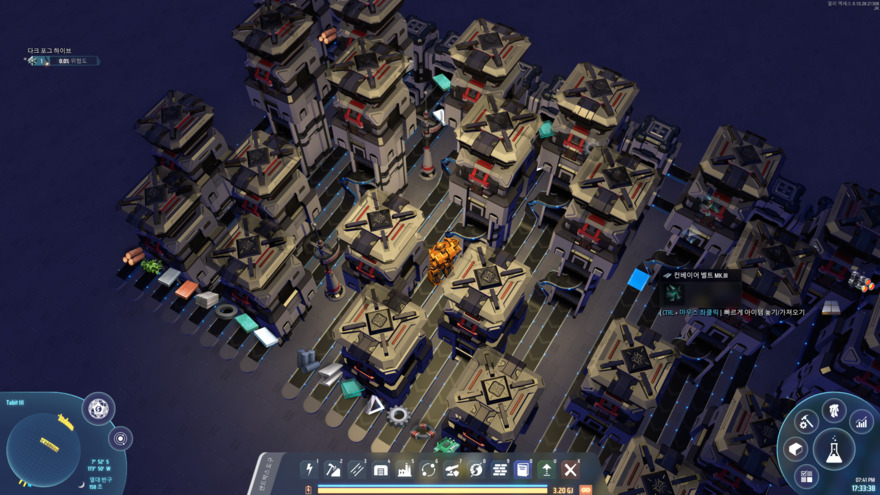Open the star system orbit map
The width and height of the screenshot is (880, 495).
point(120,438)
